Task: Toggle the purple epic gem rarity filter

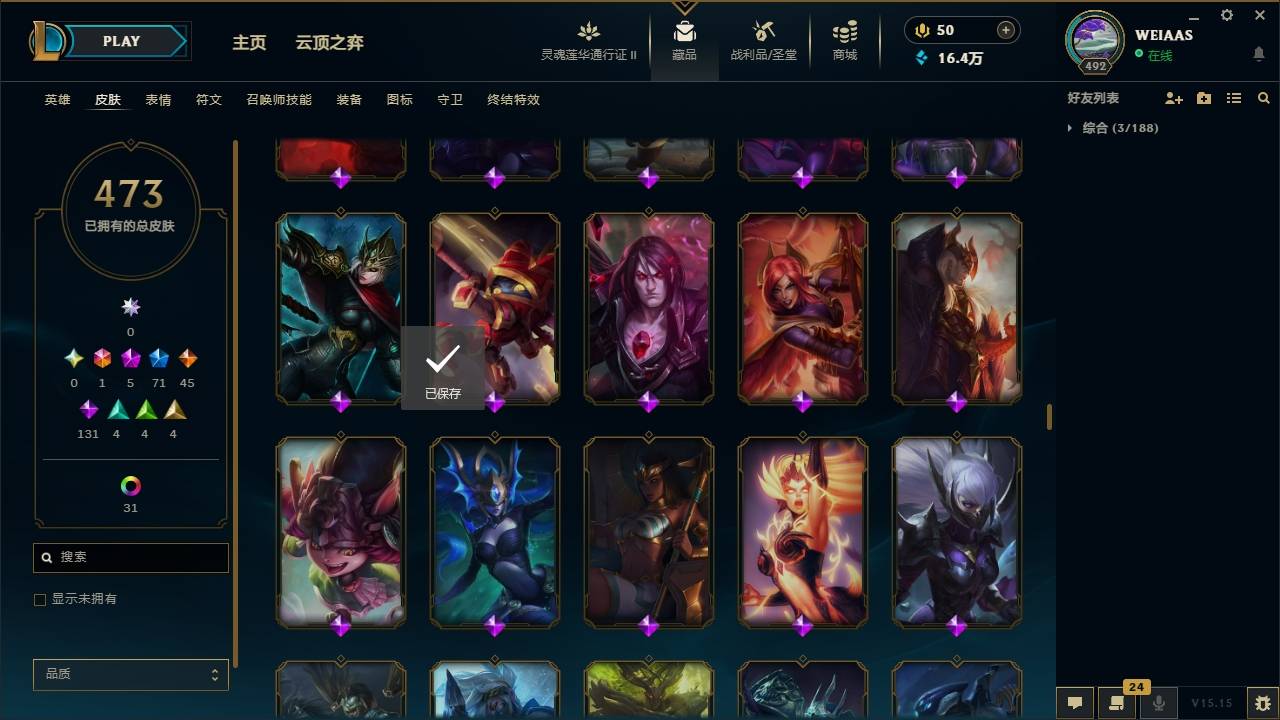Action: coord(130,357)
